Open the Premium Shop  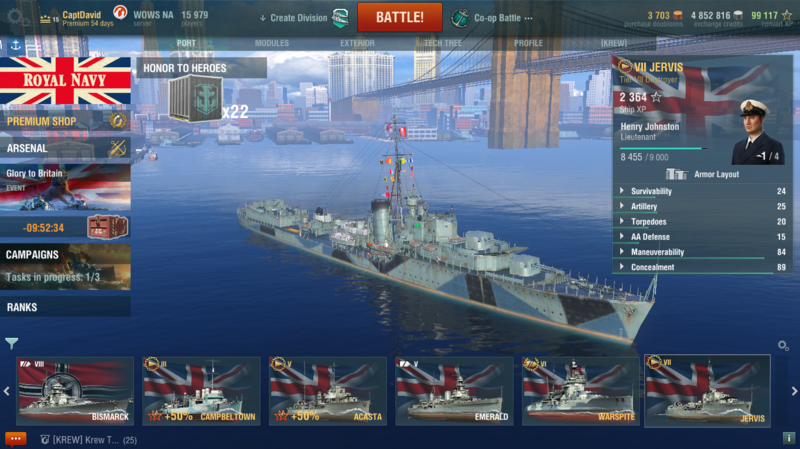click(x=65, y=121)
